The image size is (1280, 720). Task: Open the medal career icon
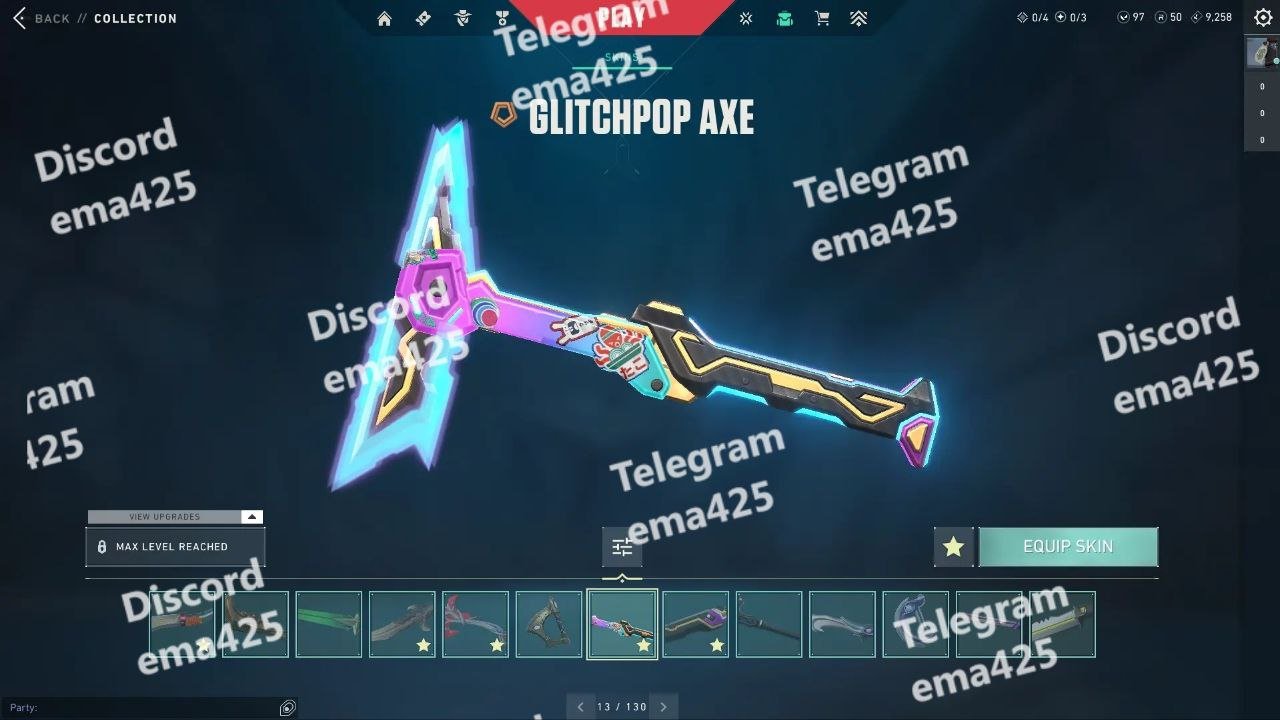click(501, 18)
